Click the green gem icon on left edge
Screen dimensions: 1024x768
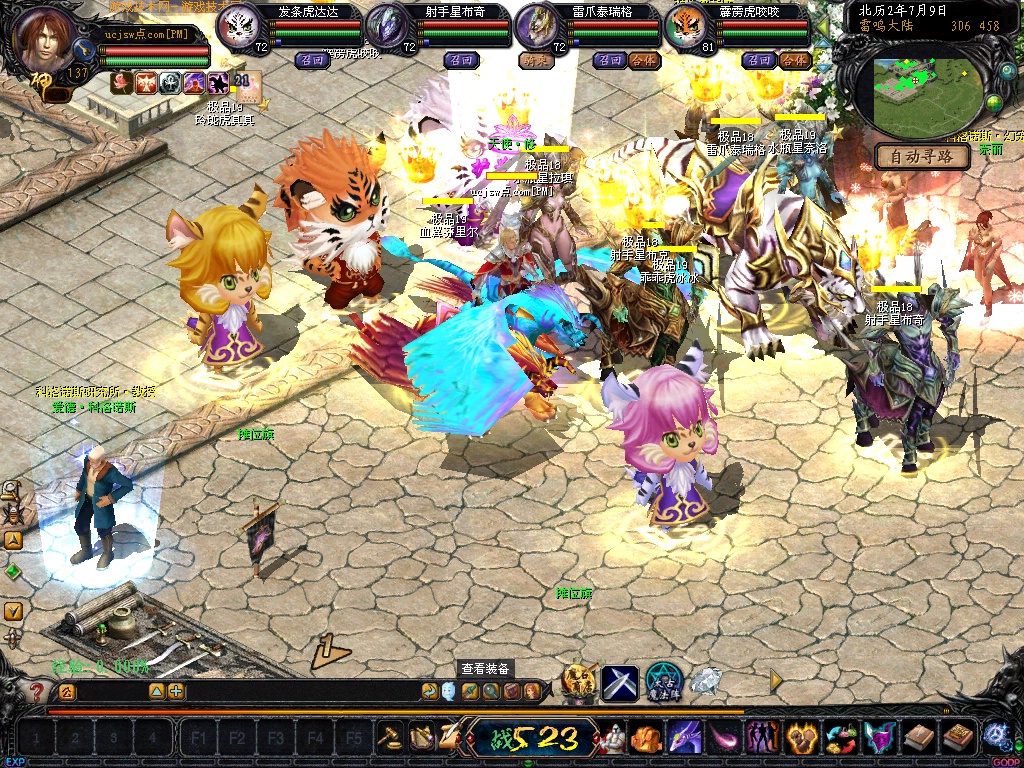13,572
